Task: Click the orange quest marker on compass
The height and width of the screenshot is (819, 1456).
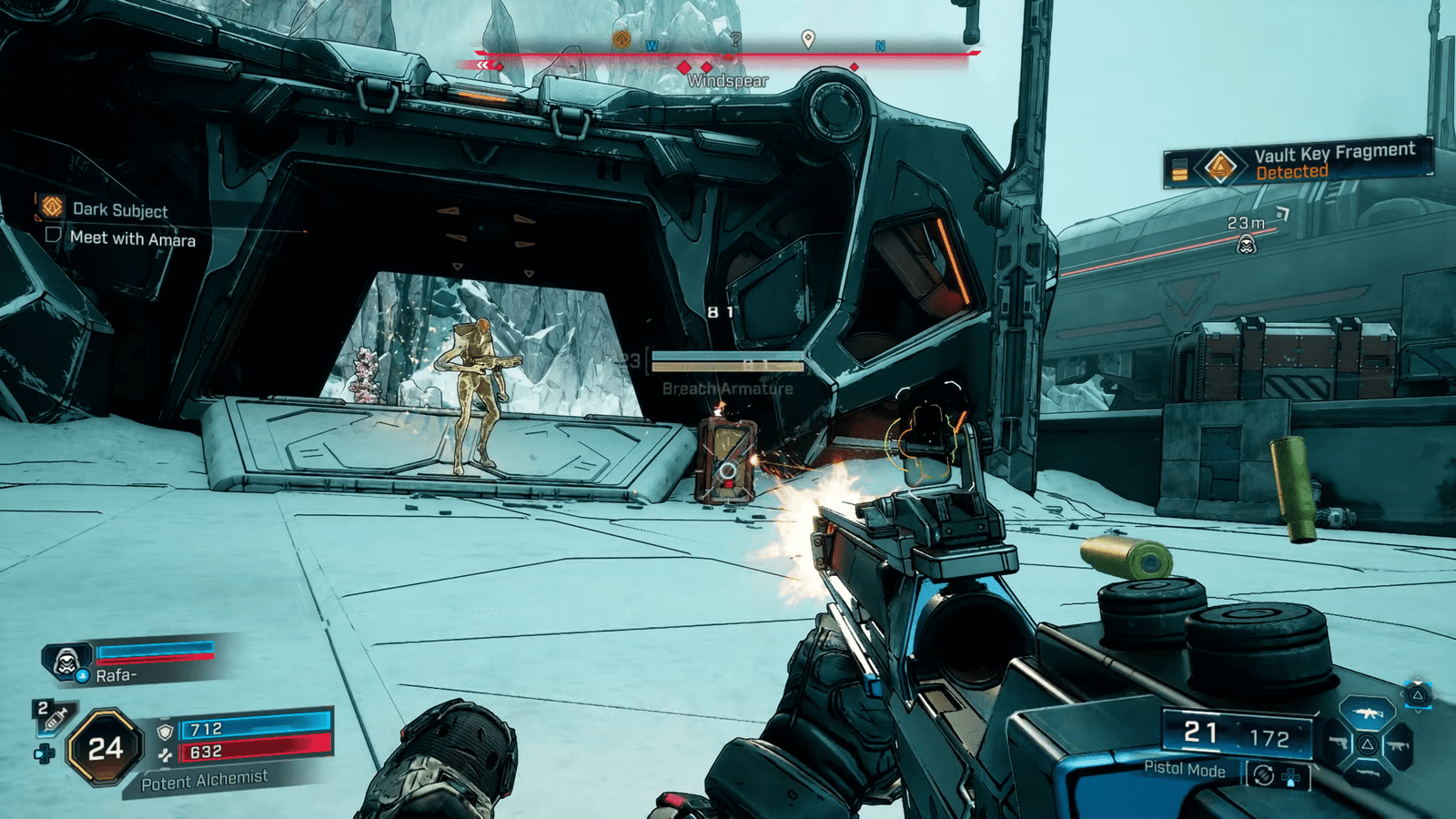Action: pyautogui.click(x=622, y=39)
